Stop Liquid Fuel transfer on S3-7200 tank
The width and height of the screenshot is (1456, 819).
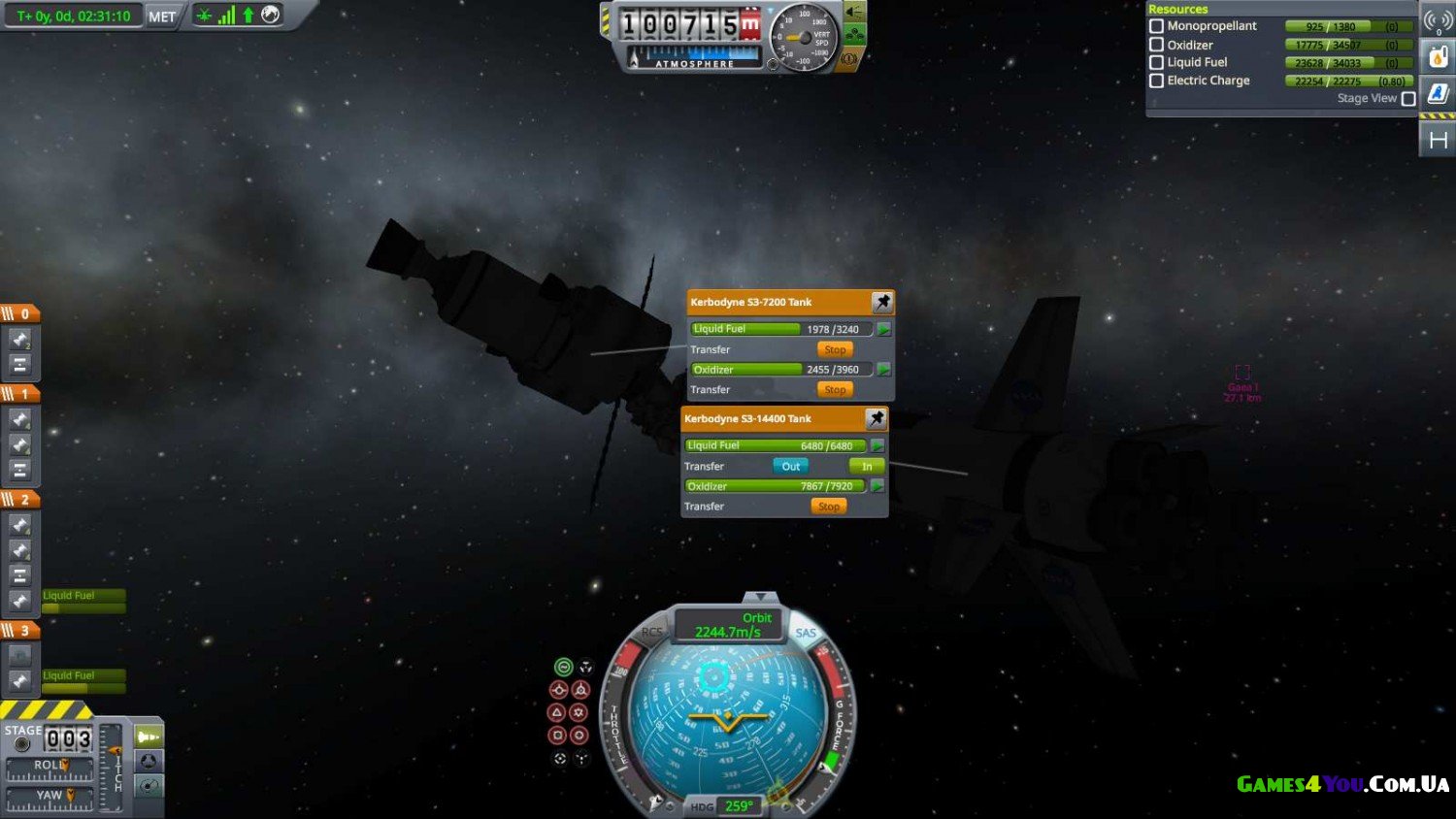coord(835,349)
